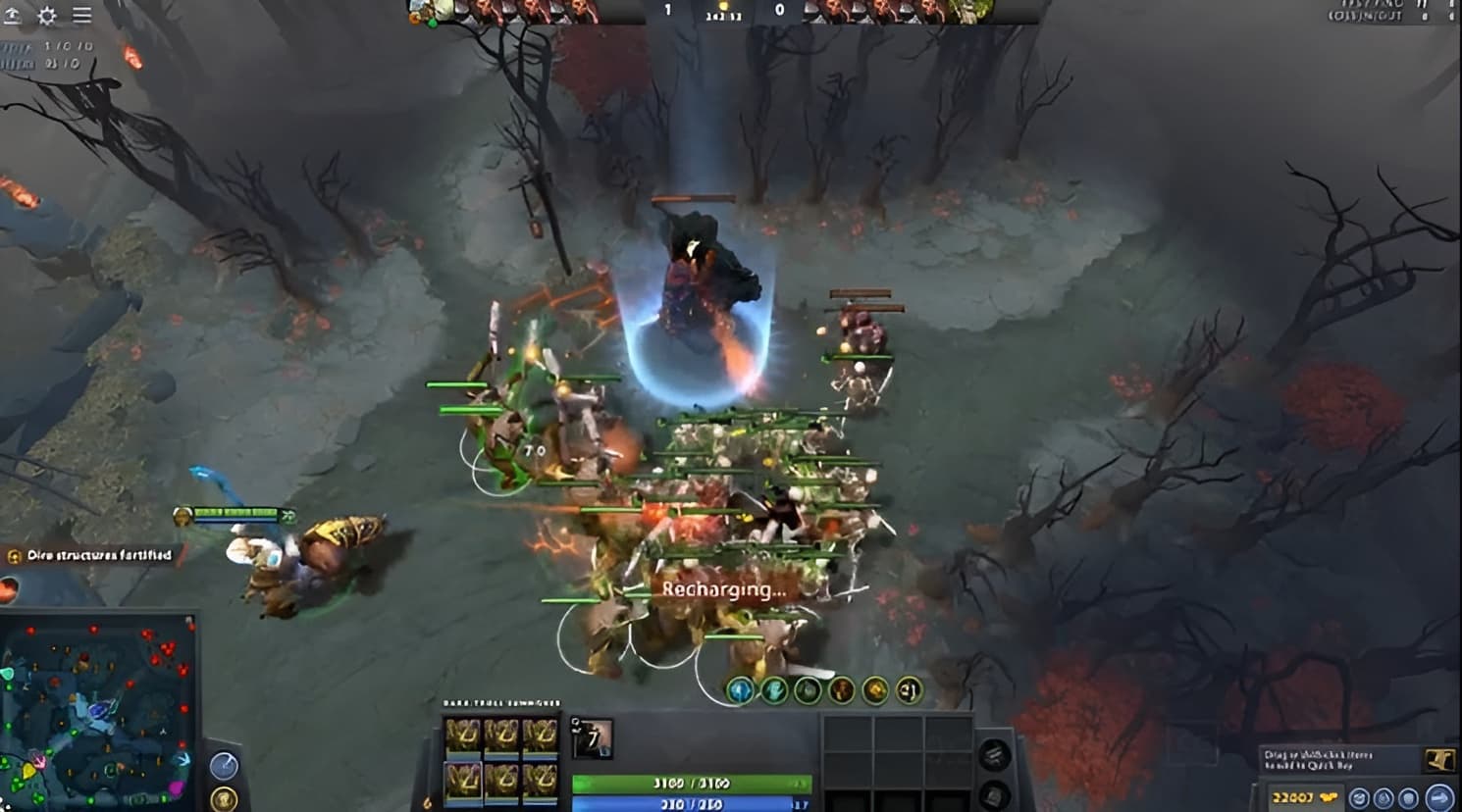Select the grayed-out third ability icon

(x=806, y=689)
